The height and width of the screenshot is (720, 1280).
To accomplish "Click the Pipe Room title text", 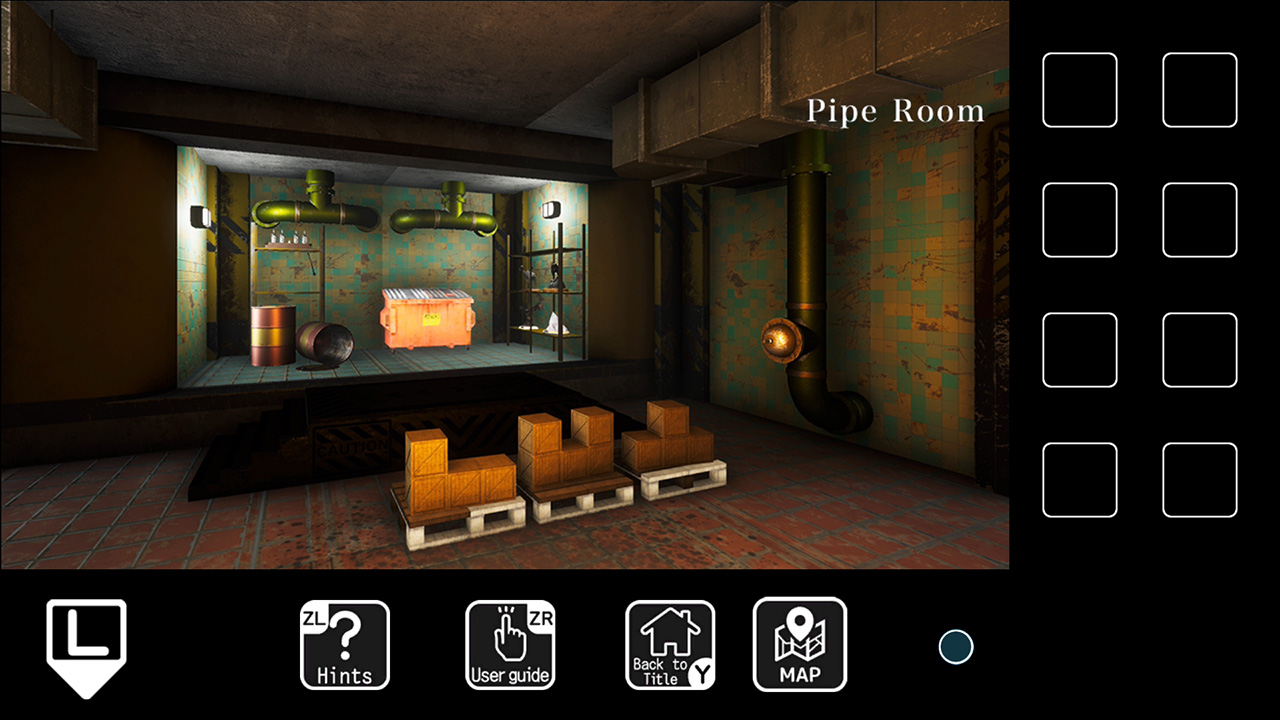I will [x=895, y=111].
